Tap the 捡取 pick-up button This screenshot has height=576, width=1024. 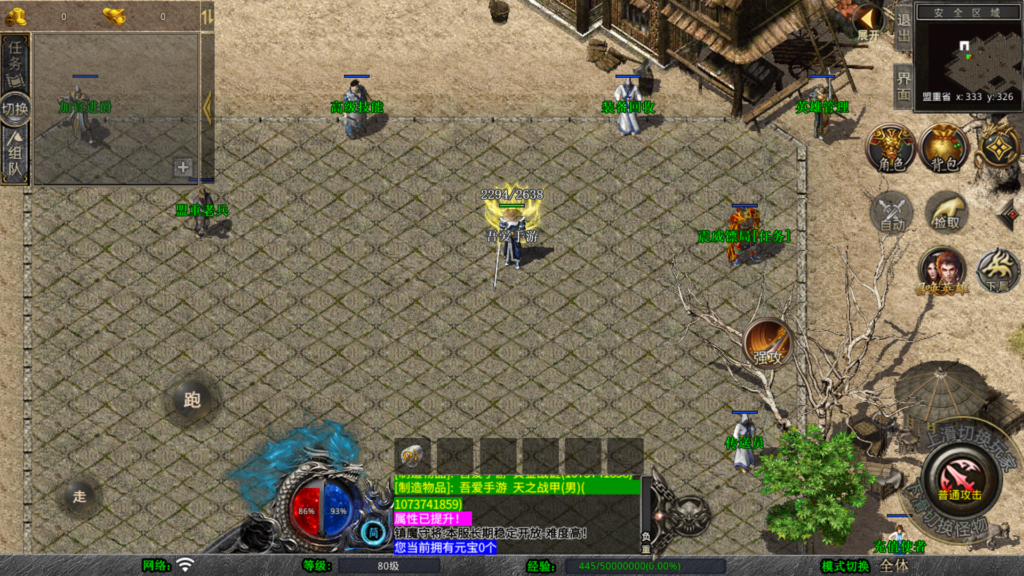pyautogui.click(x=943, y=212)
